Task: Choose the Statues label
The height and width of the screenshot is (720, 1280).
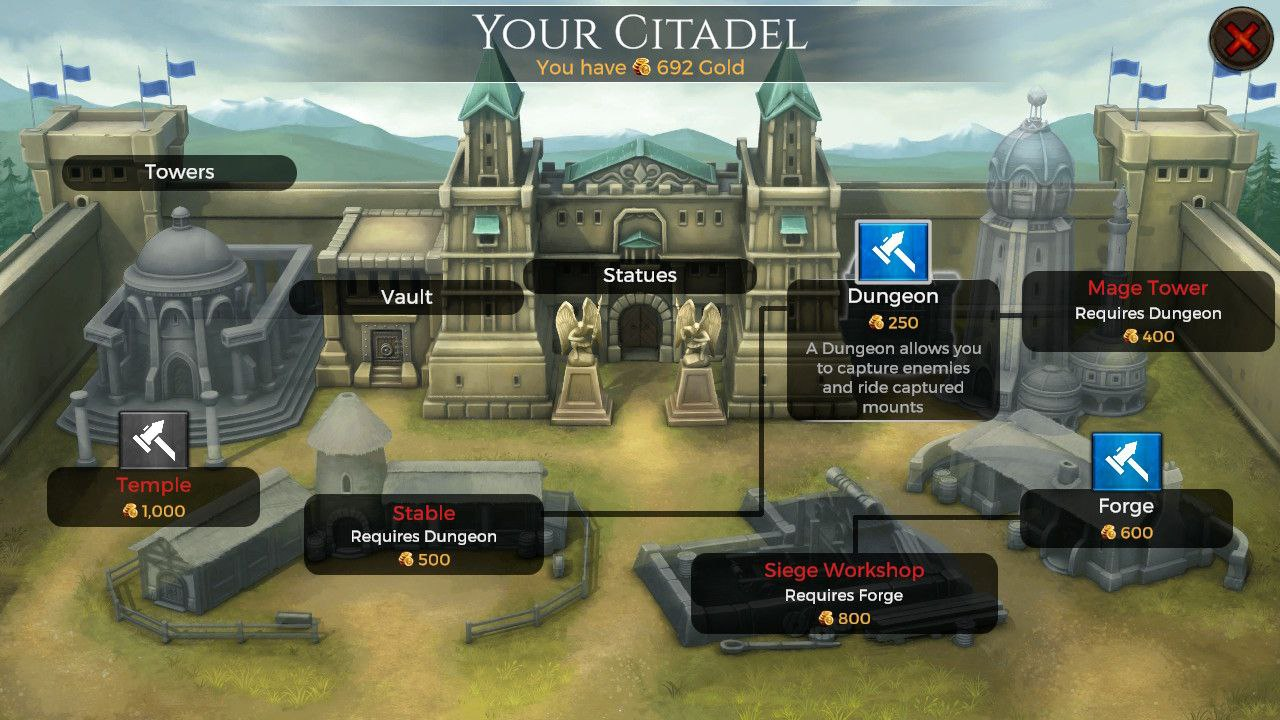Action: [640, 275]
